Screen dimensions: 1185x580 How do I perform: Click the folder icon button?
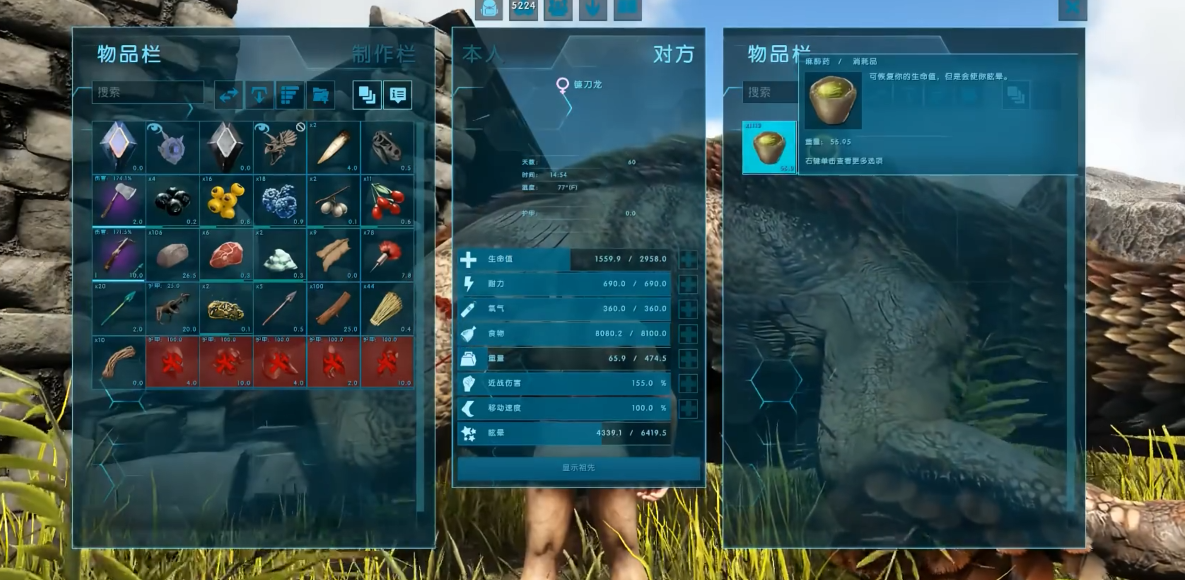320,95
